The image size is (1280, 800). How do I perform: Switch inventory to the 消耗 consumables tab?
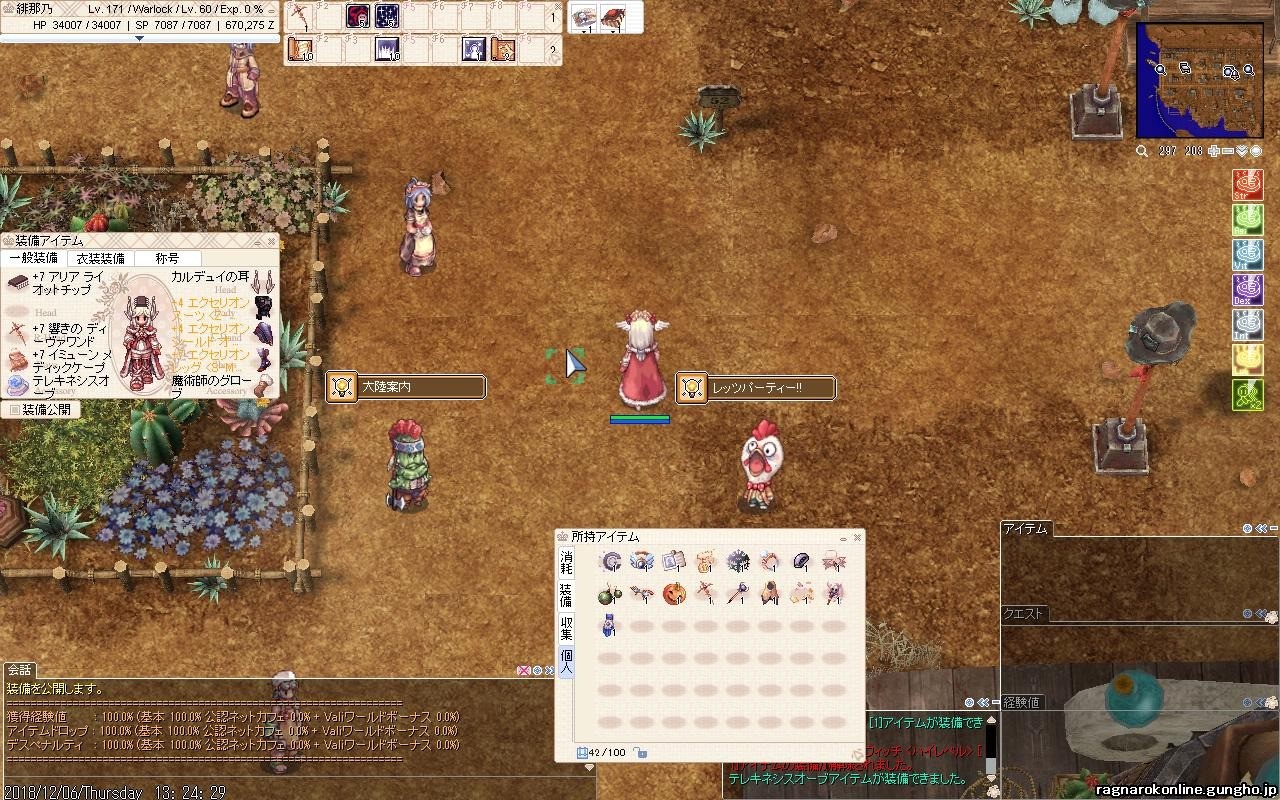566,561
